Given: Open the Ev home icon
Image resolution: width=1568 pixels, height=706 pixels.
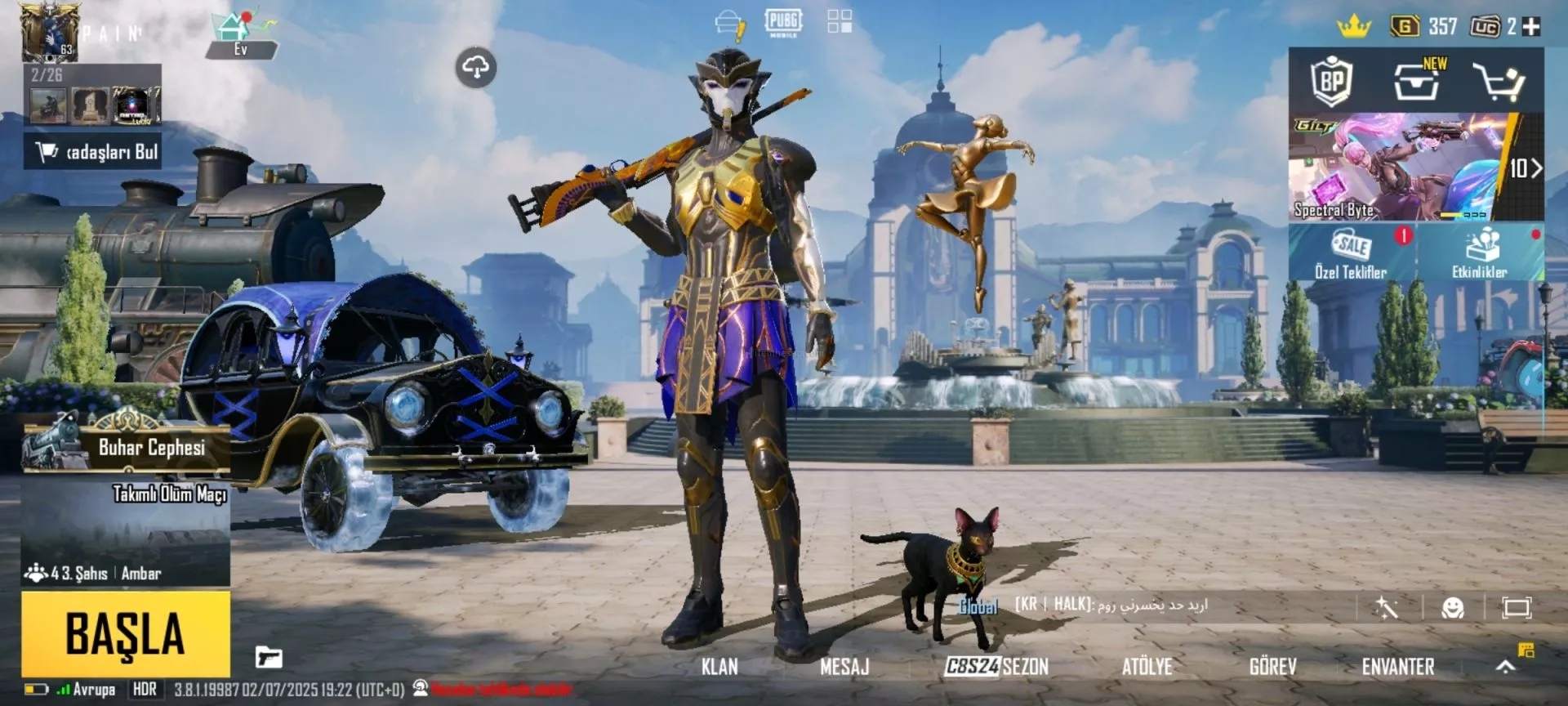Looking at the screenshot, I should point(240,34).
